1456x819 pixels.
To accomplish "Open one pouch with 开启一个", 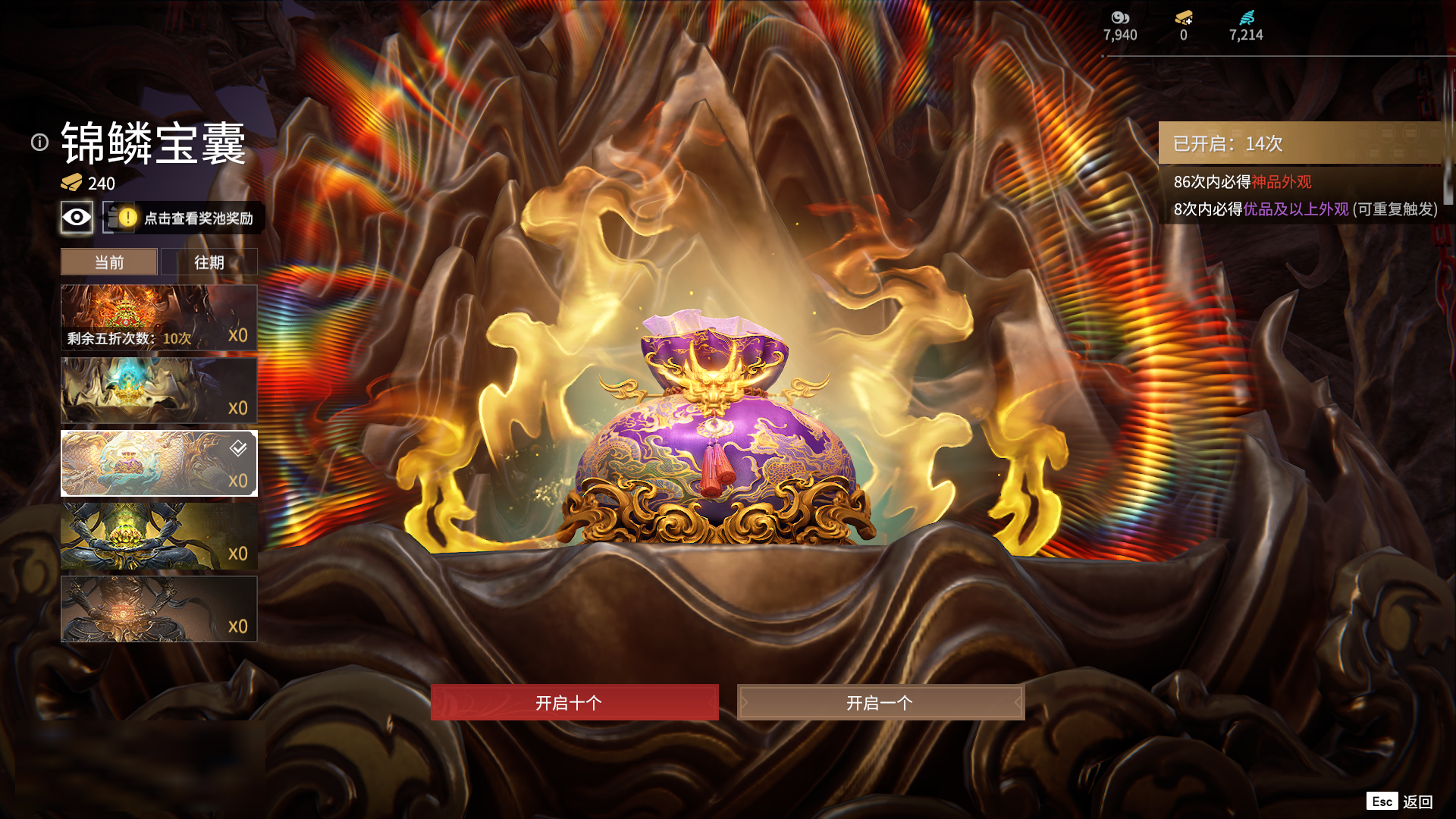I will click(x=880, y=702).
